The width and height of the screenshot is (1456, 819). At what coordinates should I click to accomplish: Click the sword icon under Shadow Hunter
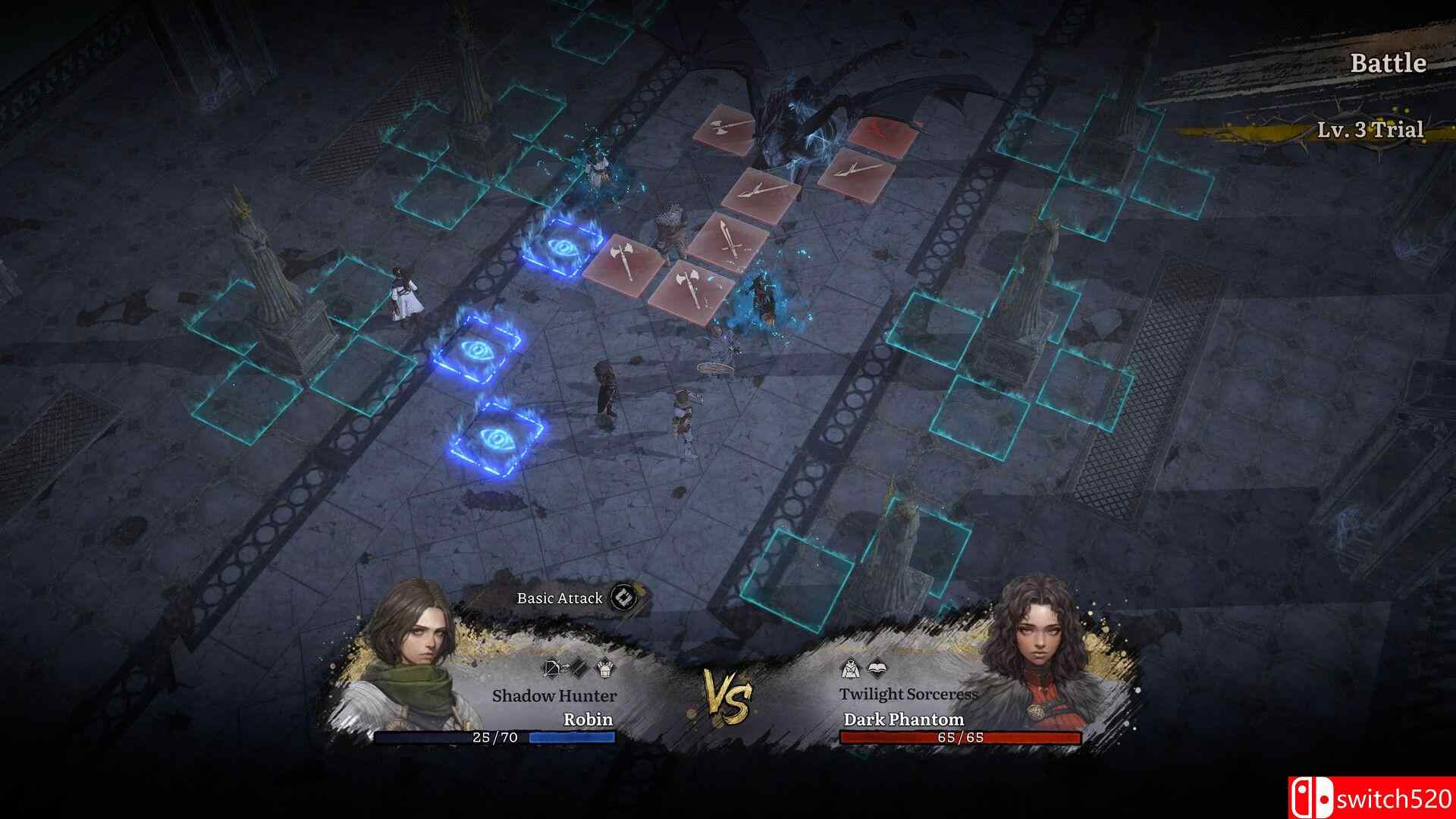[x=579, y=667]
